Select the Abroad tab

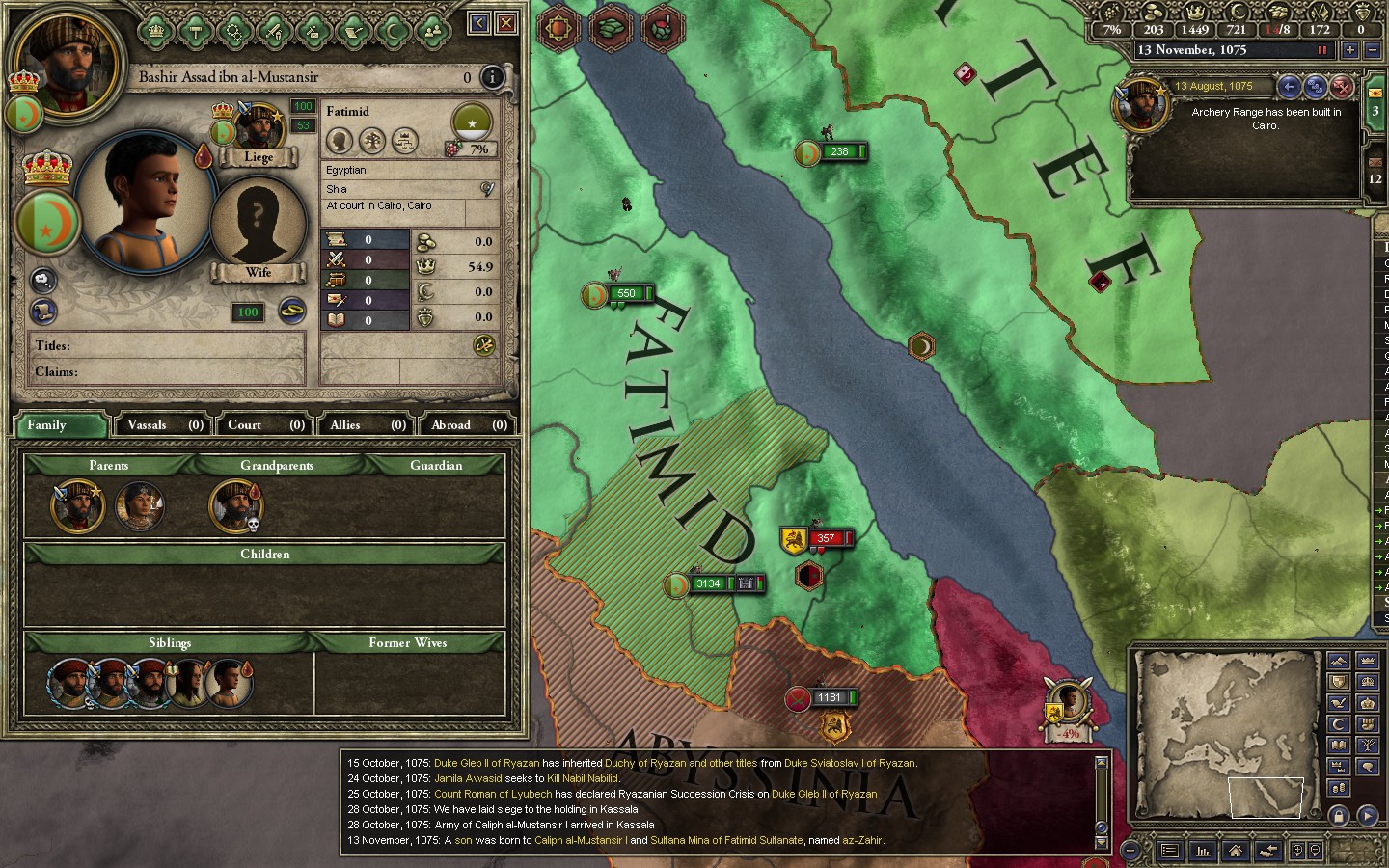click(468, 424)
